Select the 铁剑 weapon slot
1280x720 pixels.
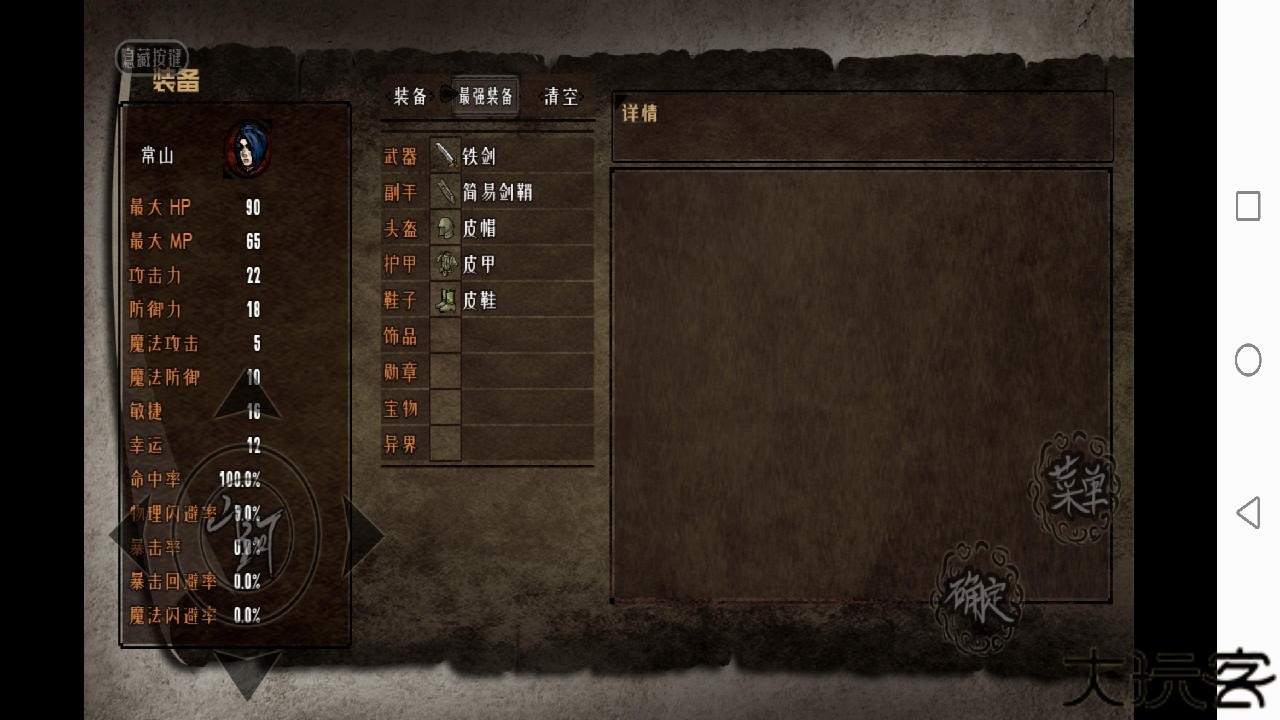point(512,156)
